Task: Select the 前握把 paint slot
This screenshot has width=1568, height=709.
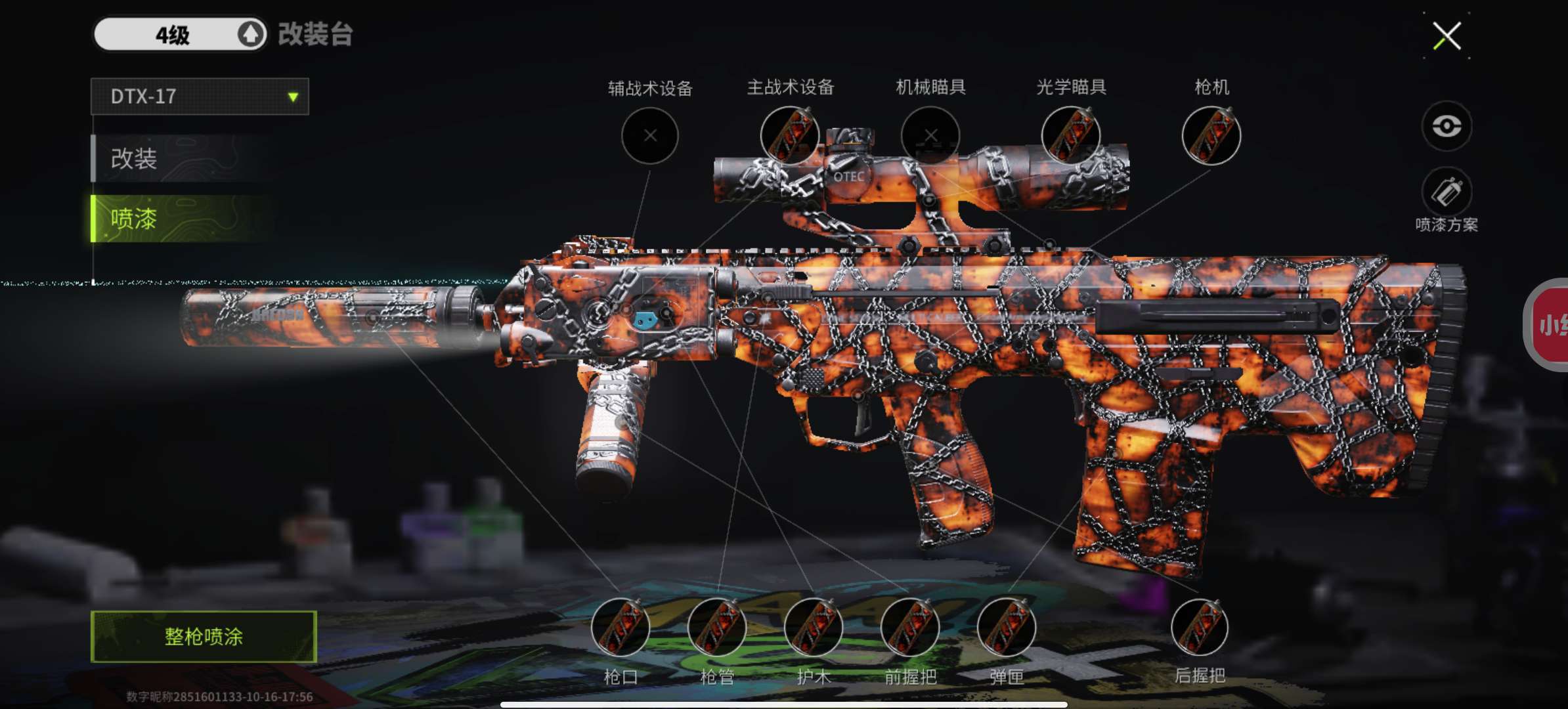Action: (910, 628)
